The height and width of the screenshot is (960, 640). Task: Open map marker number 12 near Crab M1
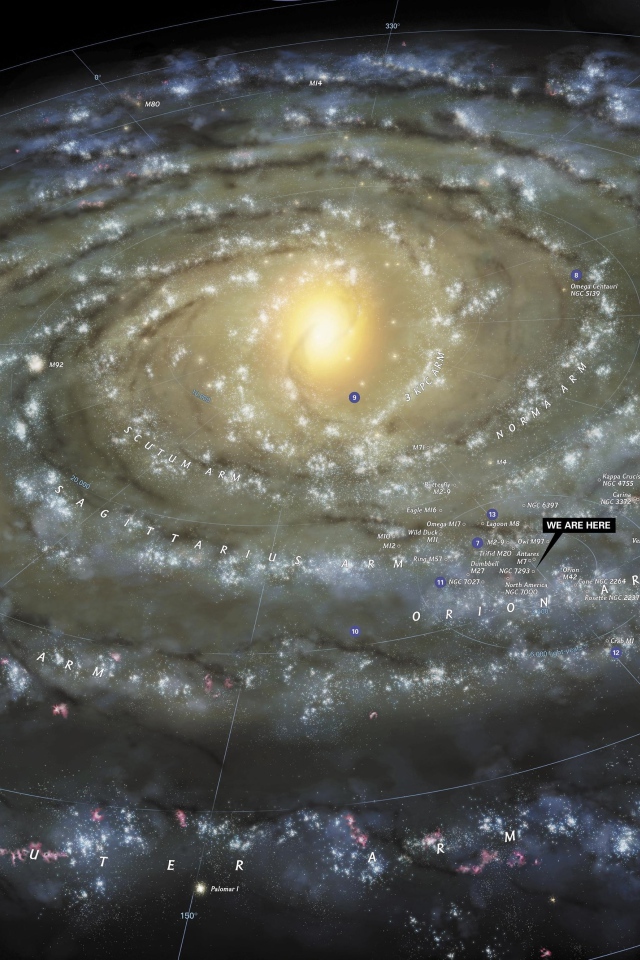click(x=616, y=653)
